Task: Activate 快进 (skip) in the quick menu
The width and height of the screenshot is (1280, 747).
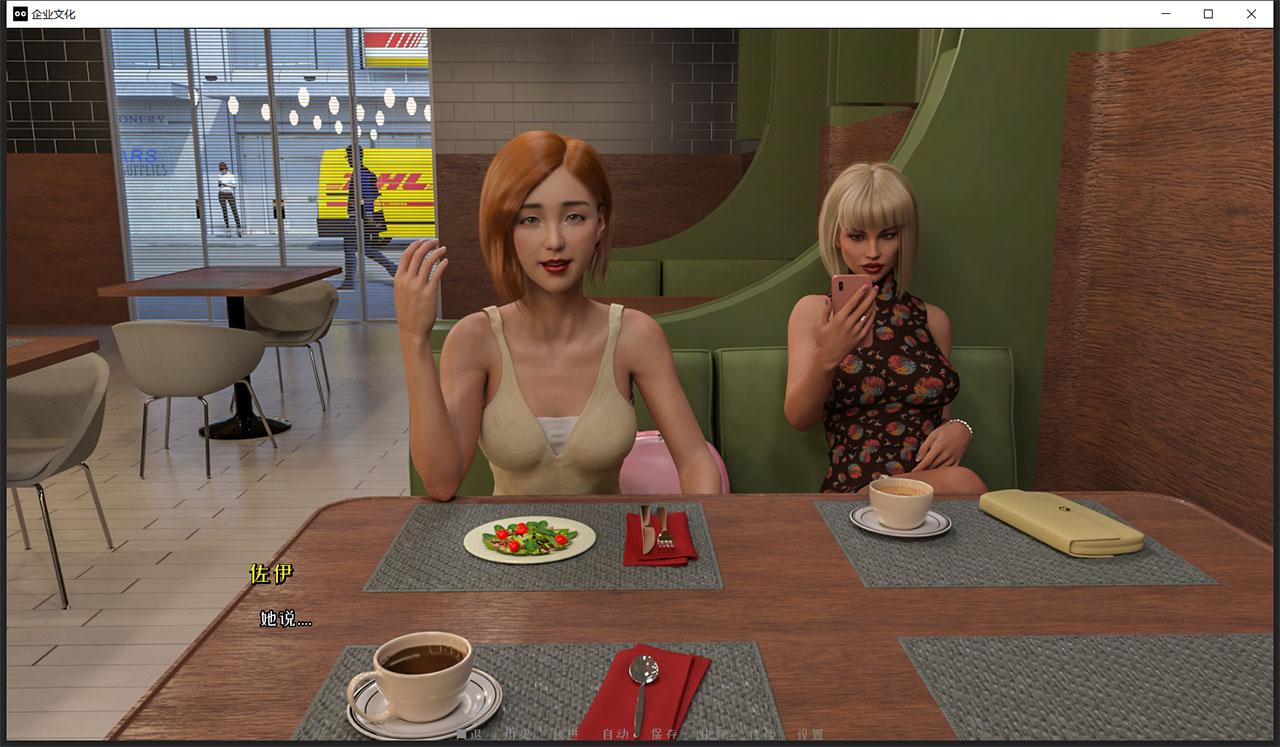Action: [567, 734]
